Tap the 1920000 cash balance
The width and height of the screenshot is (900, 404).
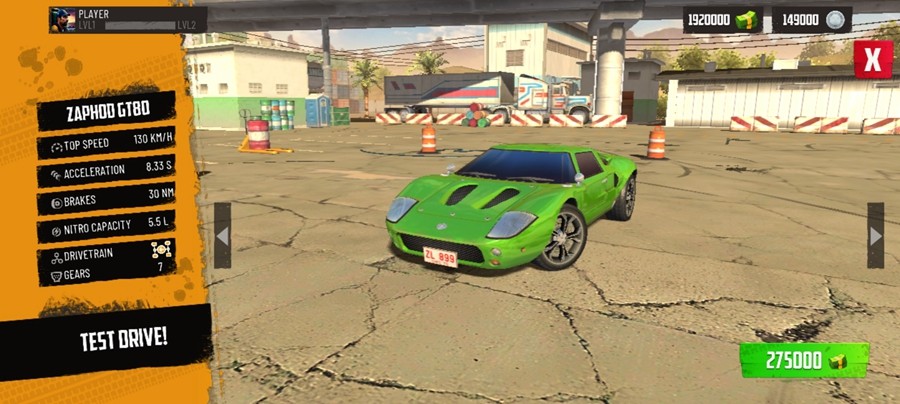[722, 20]
